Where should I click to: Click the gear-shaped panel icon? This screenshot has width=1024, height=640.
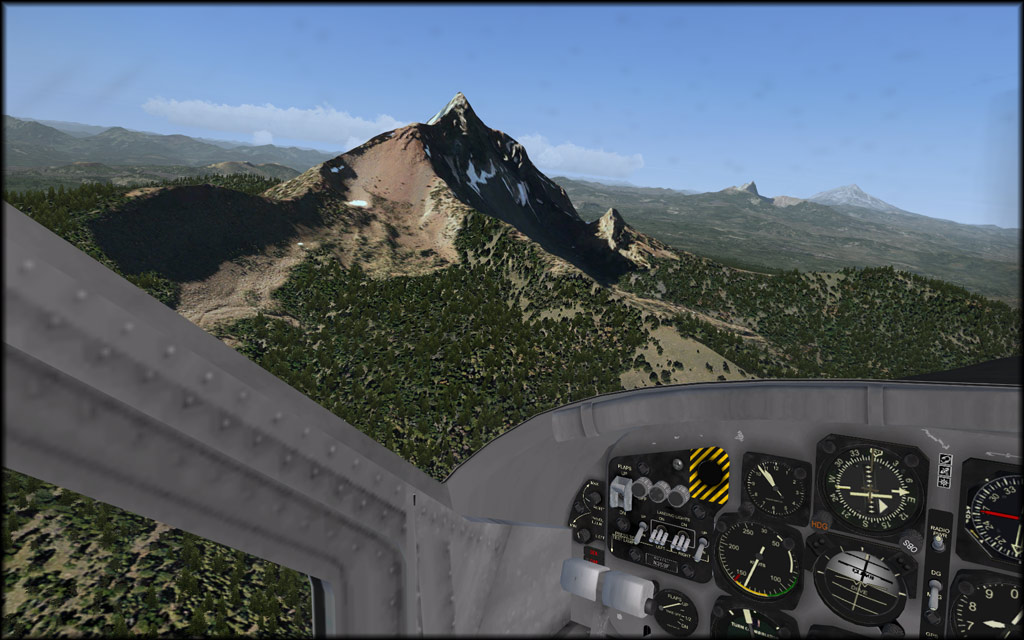point(945,482)
